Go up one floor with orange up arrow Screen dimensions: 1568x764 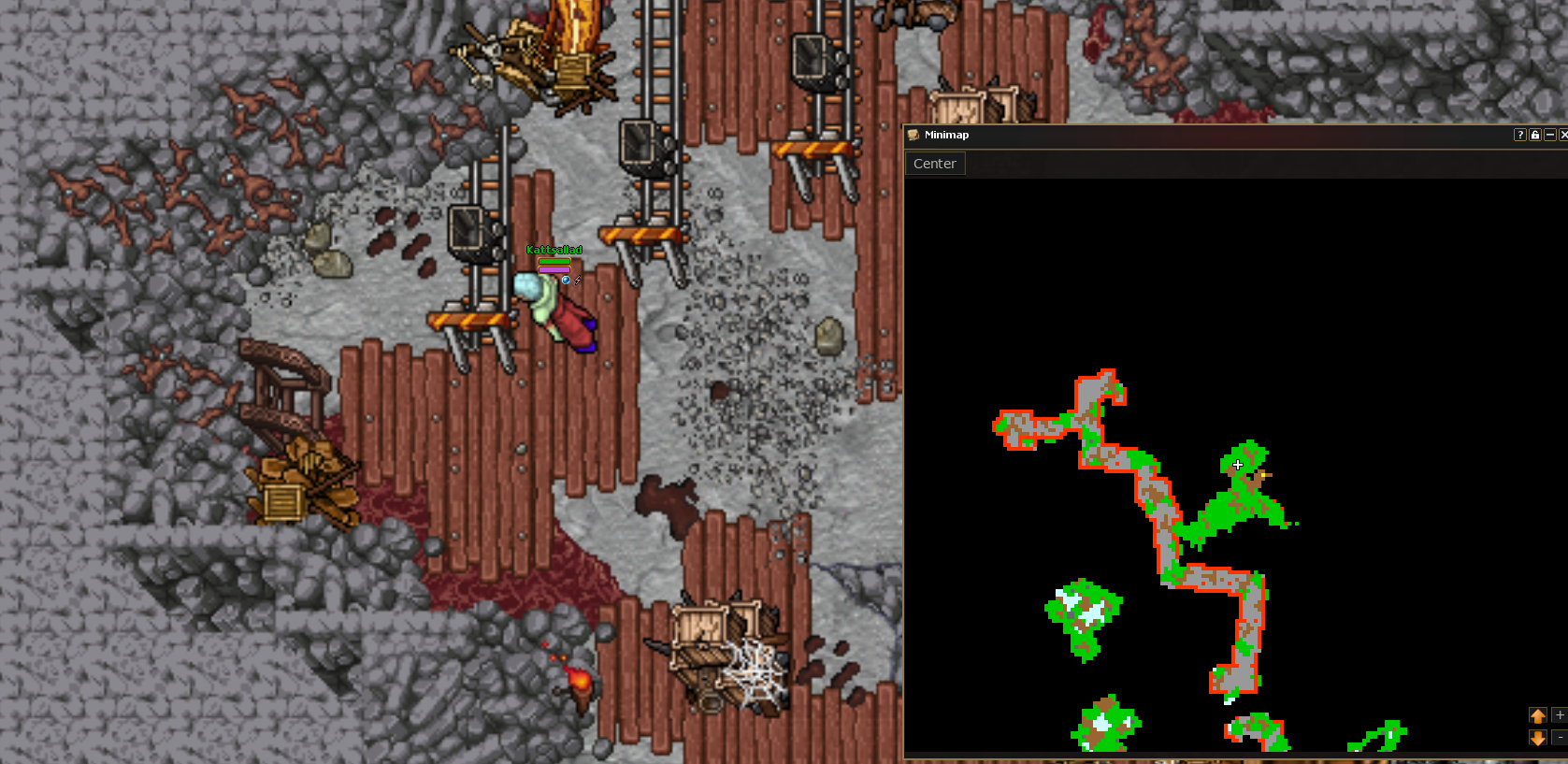1538,715
